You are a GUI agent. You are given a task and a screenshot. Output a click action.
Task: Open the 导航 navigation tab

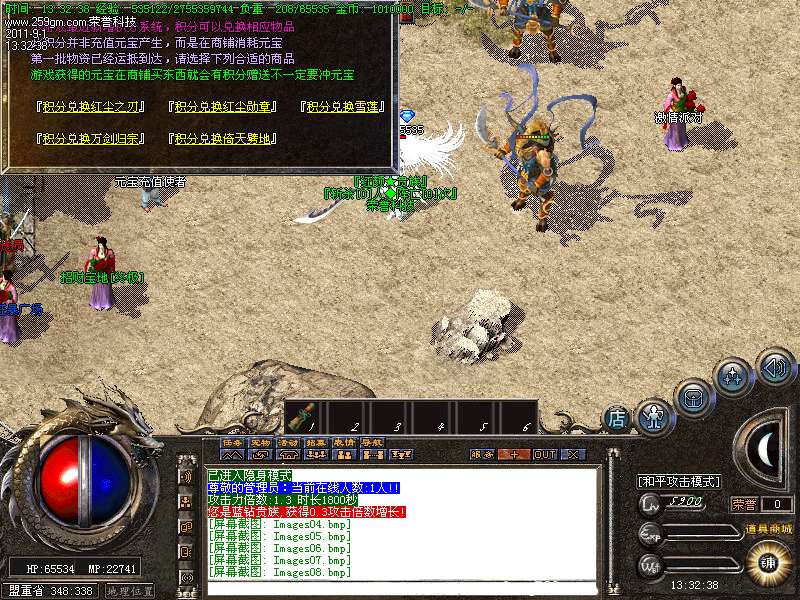pos(372,442)
